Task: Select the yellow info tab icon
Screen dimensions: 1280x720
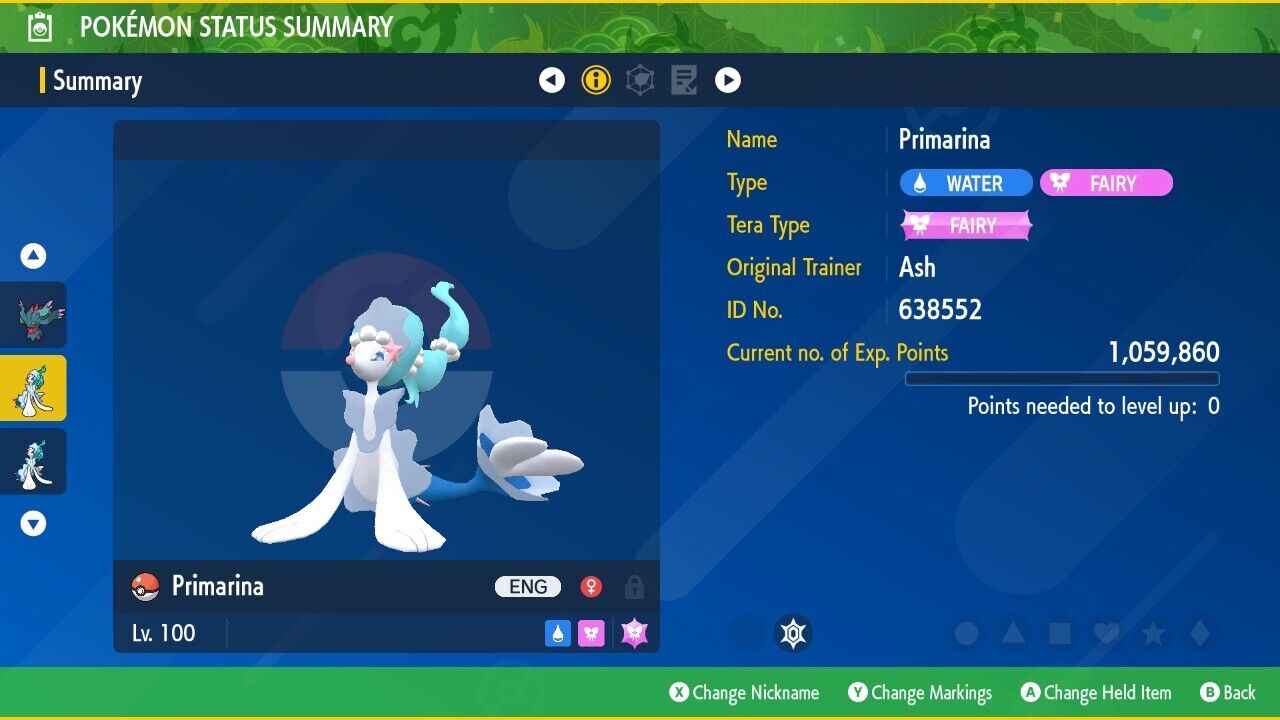Action: click(x=596, y=80)
